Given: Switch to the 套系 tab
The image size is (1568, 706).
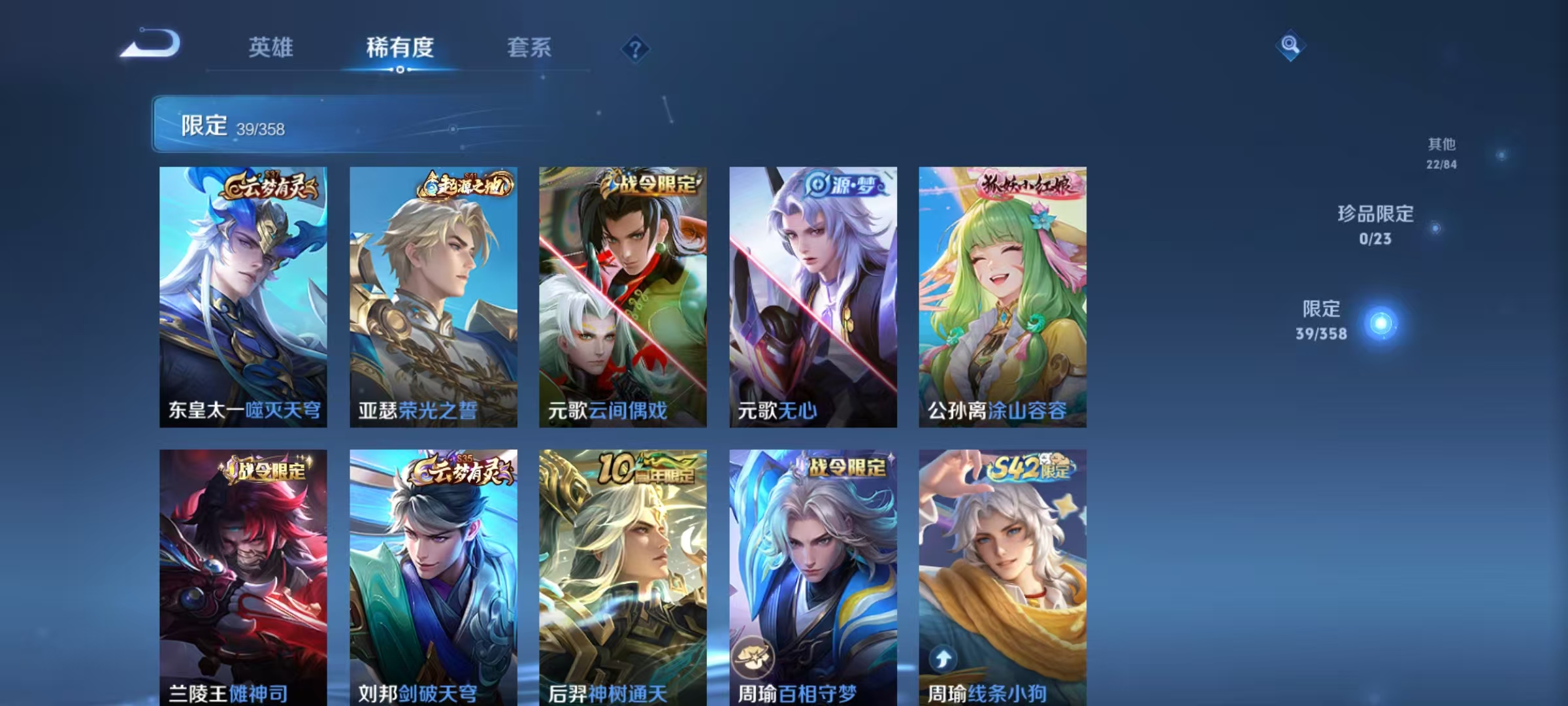Looking at the screenshot, I should coord(530,48).
